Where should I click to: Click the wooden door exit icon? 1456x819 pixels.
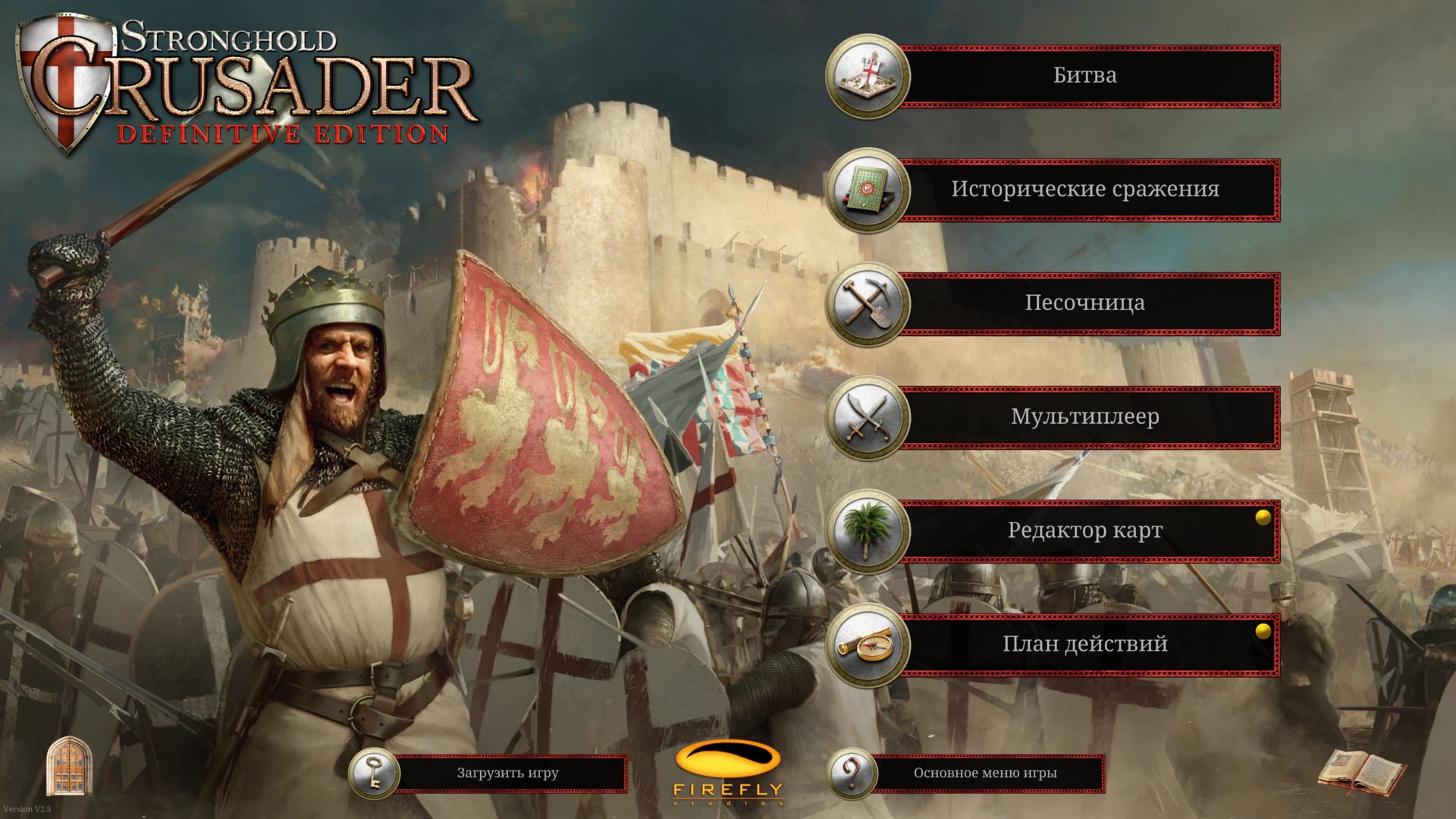click(x=69, y=766)
